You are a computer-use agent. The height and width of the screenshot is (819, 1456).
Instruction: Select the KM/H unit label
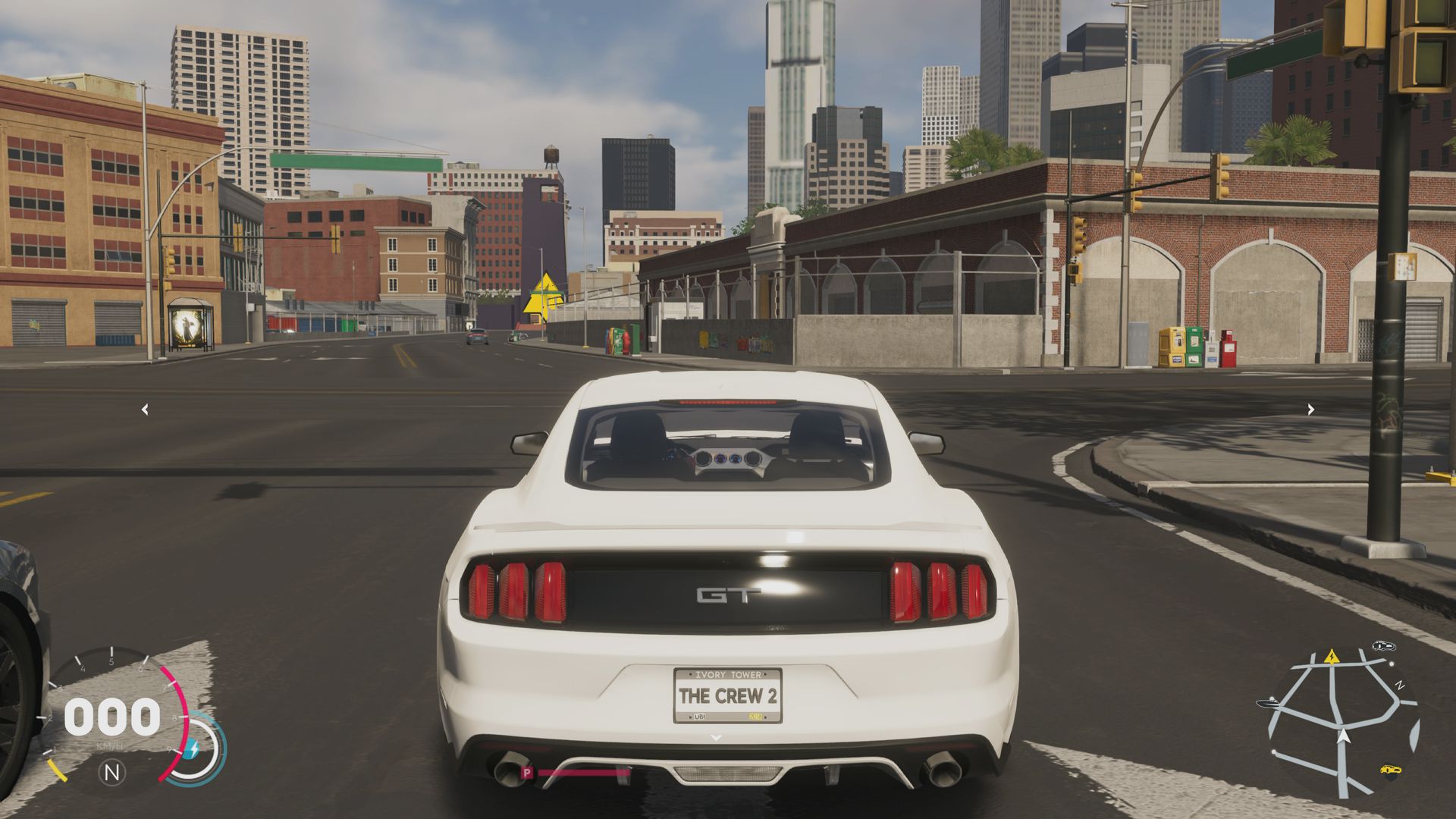pos(109,745)
